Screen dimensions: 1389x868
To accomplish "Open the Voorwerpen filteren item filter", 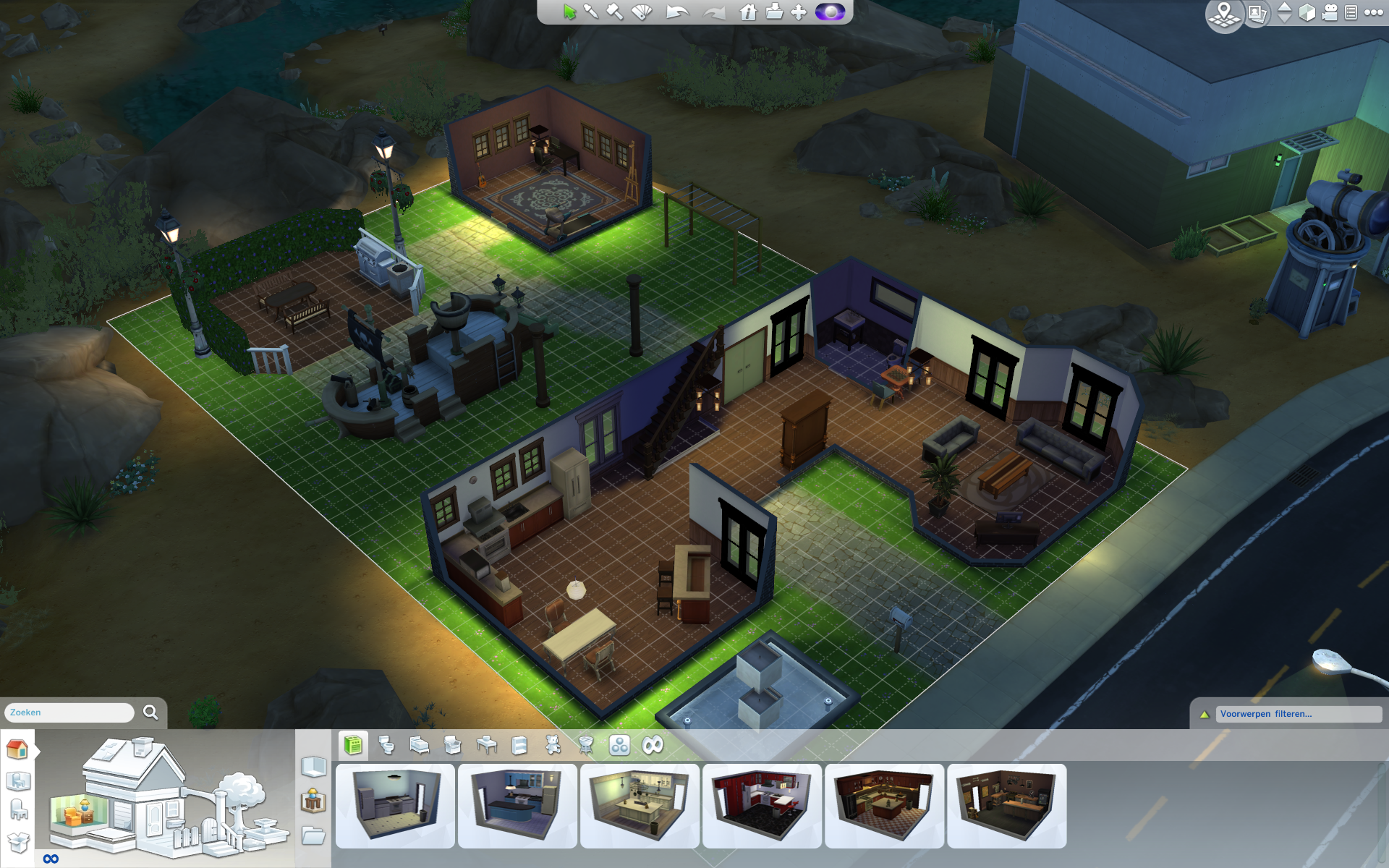I will pyautogui.click(x=1298, y=714).
